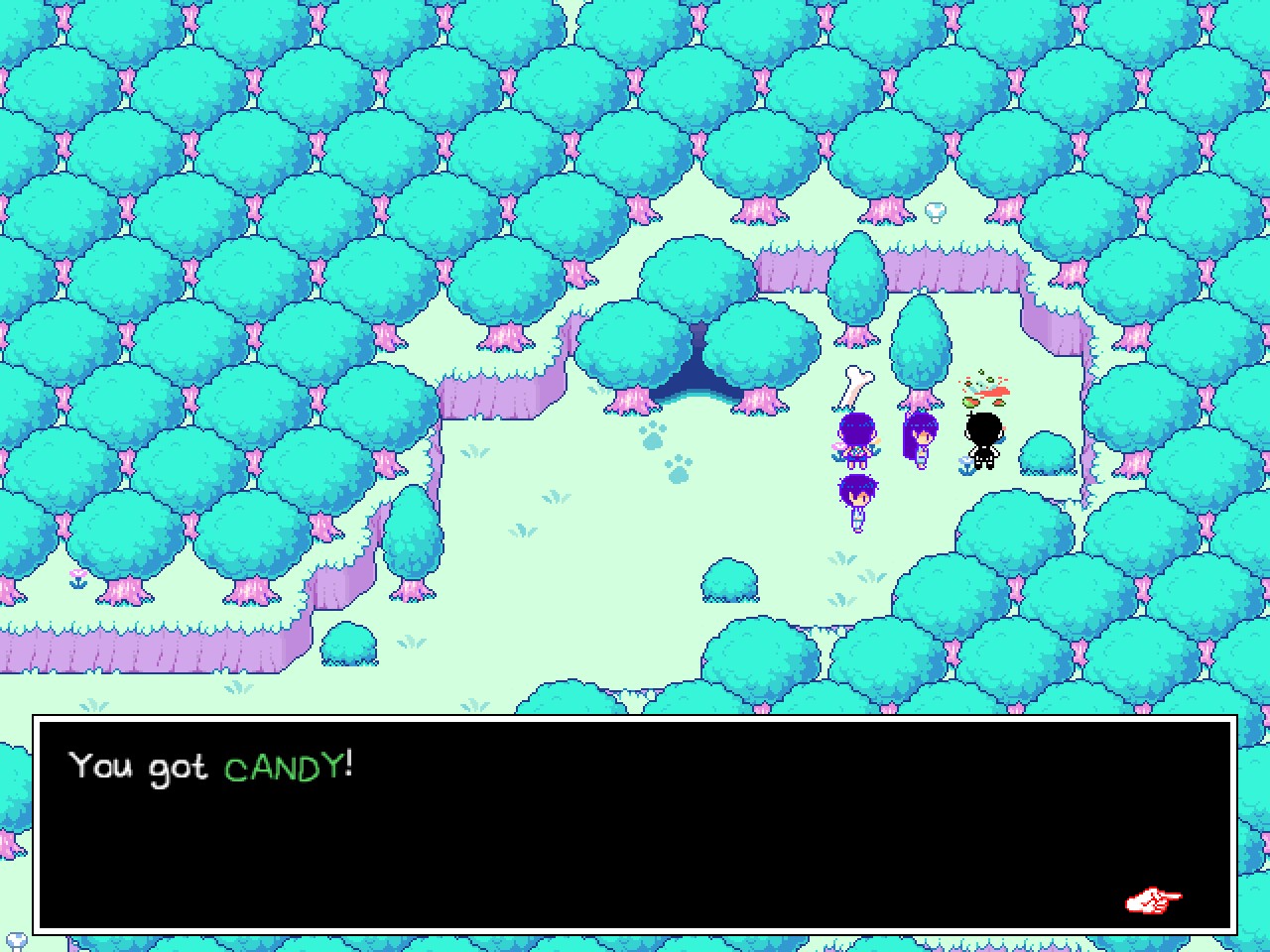Click the red pointing hand cursor
Screen dimensions: 1270x952
1154,900
